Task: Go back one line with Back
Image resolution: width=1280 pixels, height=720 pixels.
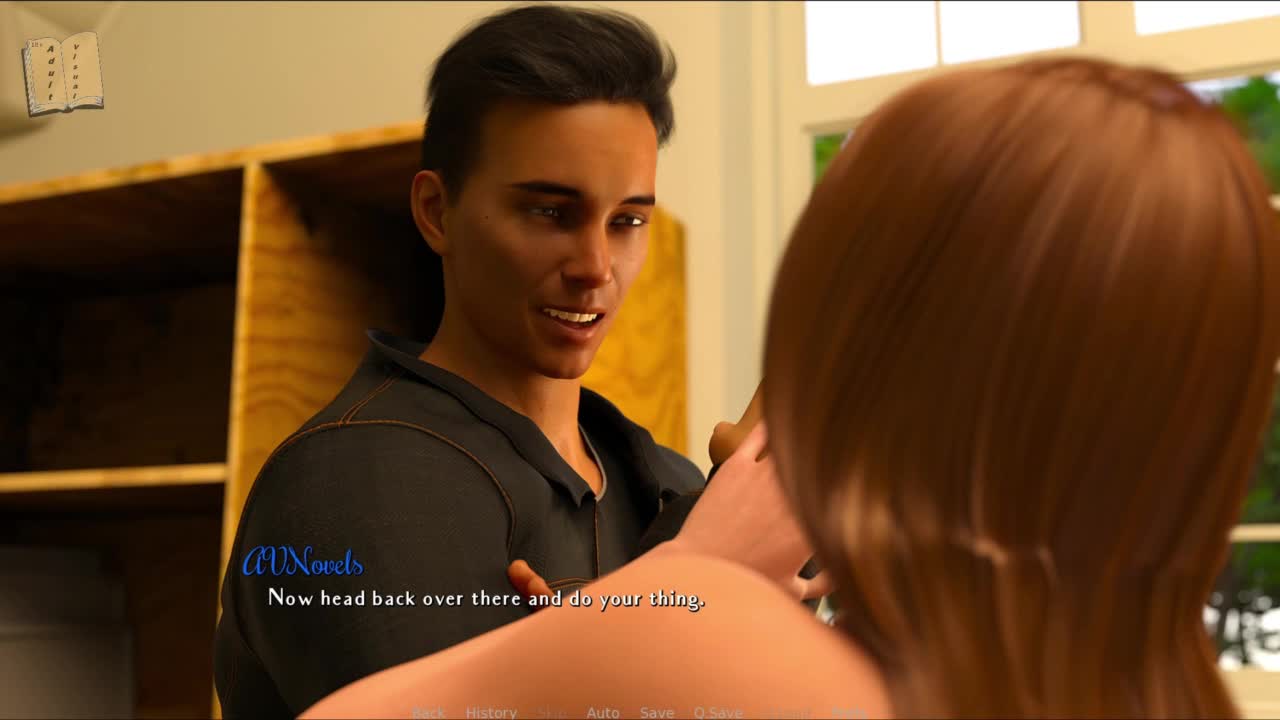Action: 428,713
